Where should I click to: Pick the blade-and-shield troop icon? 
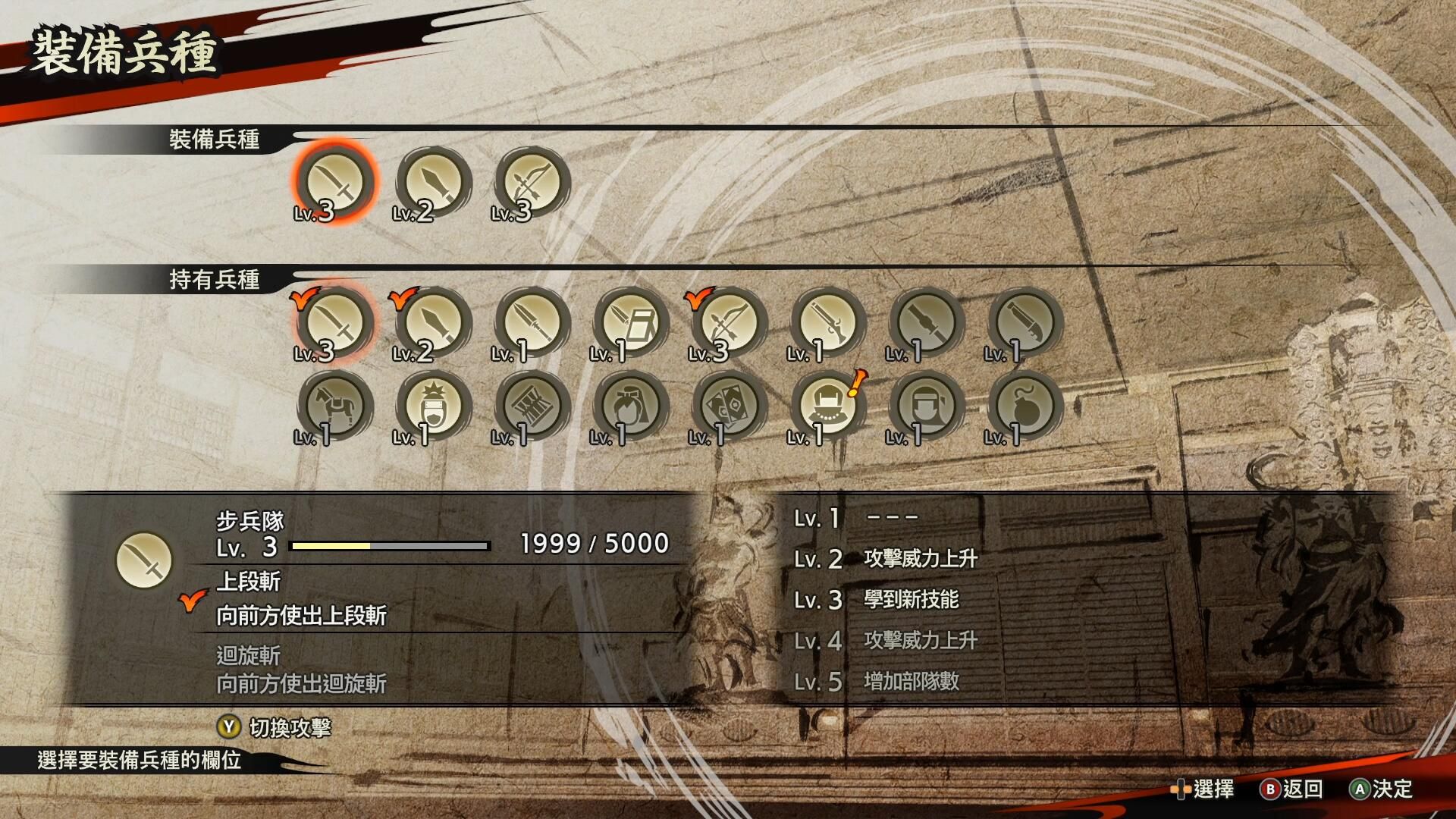630,322
